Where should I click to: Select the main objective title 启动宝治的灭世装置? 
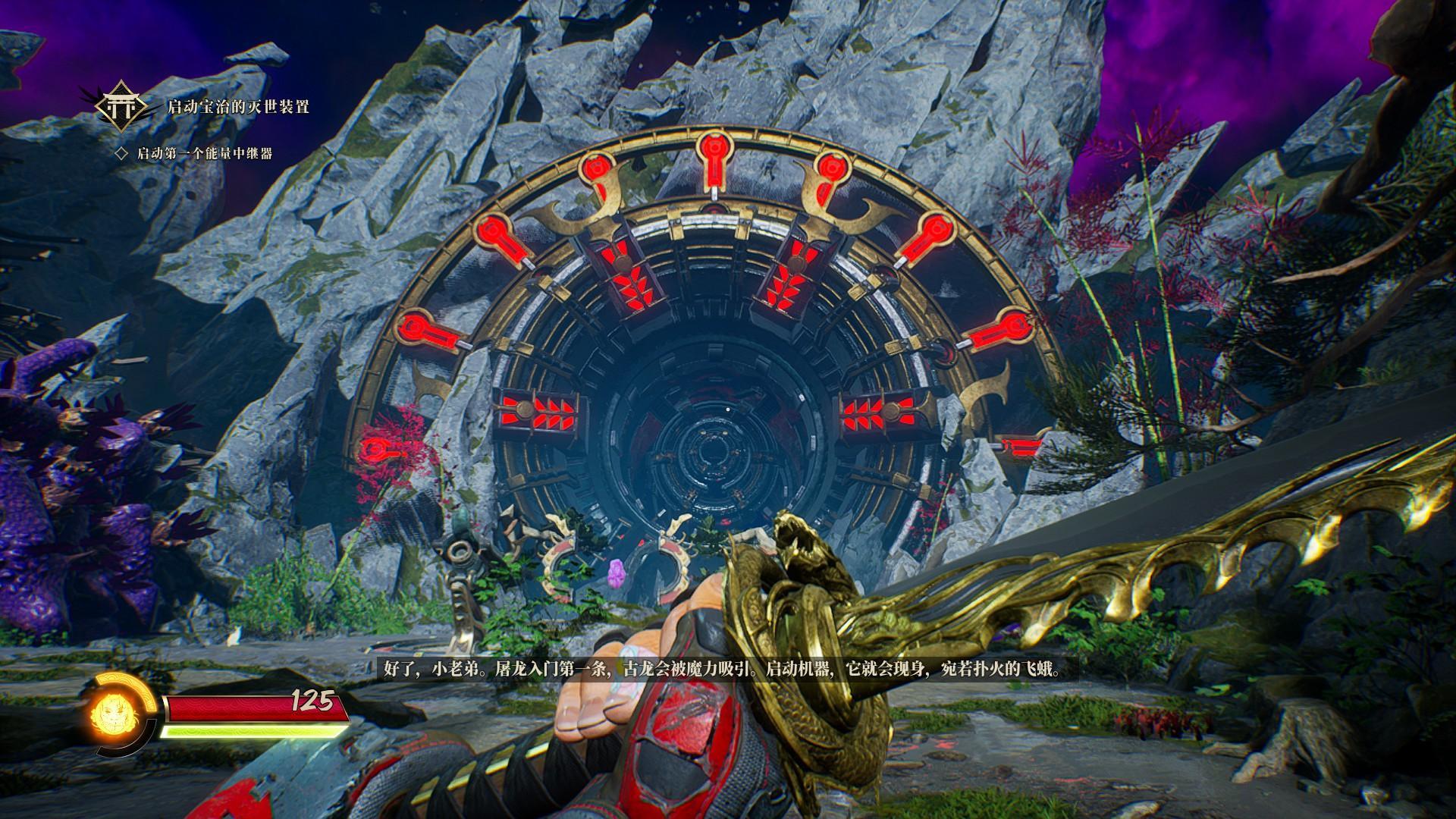pyautogui.click(x=238, y=107)
